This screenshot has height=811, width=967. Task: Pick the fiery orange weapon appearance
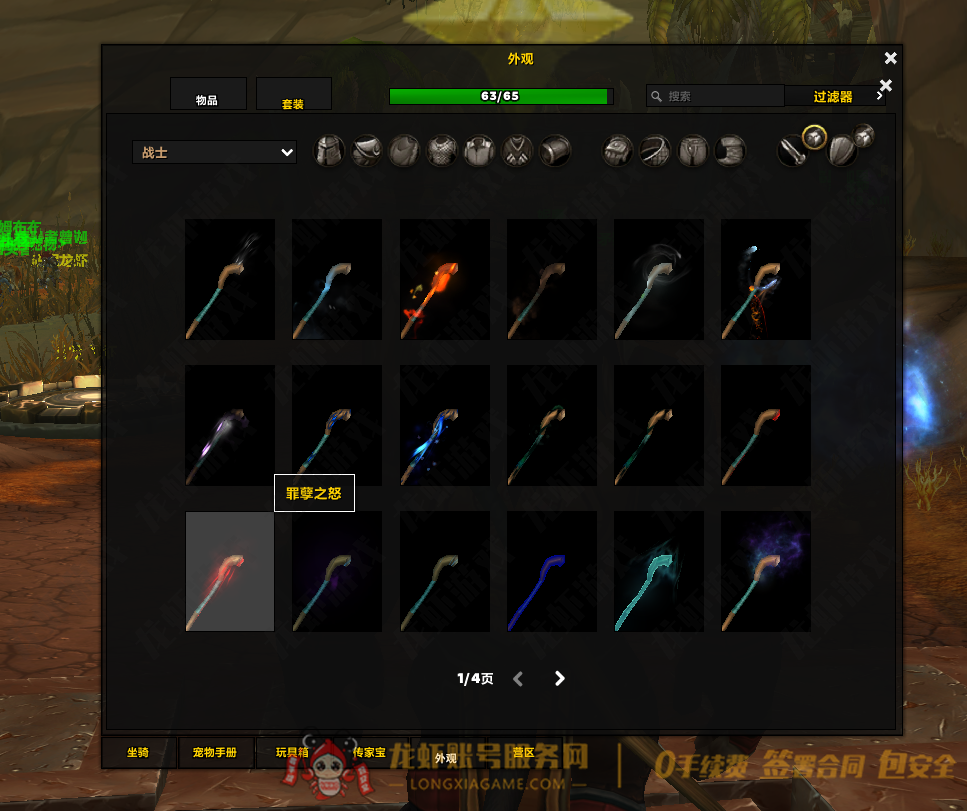pyautogui.click(x=444, y=279)
